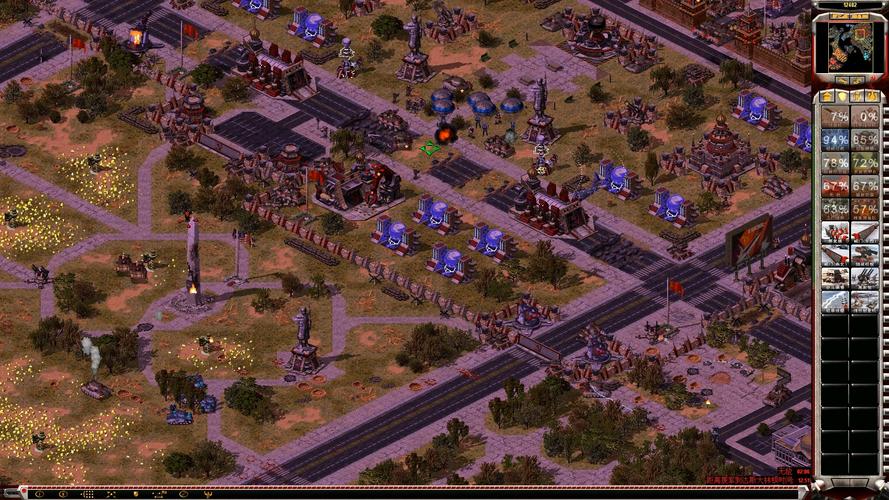Switch to the defenses build tab

pos(843,96)
